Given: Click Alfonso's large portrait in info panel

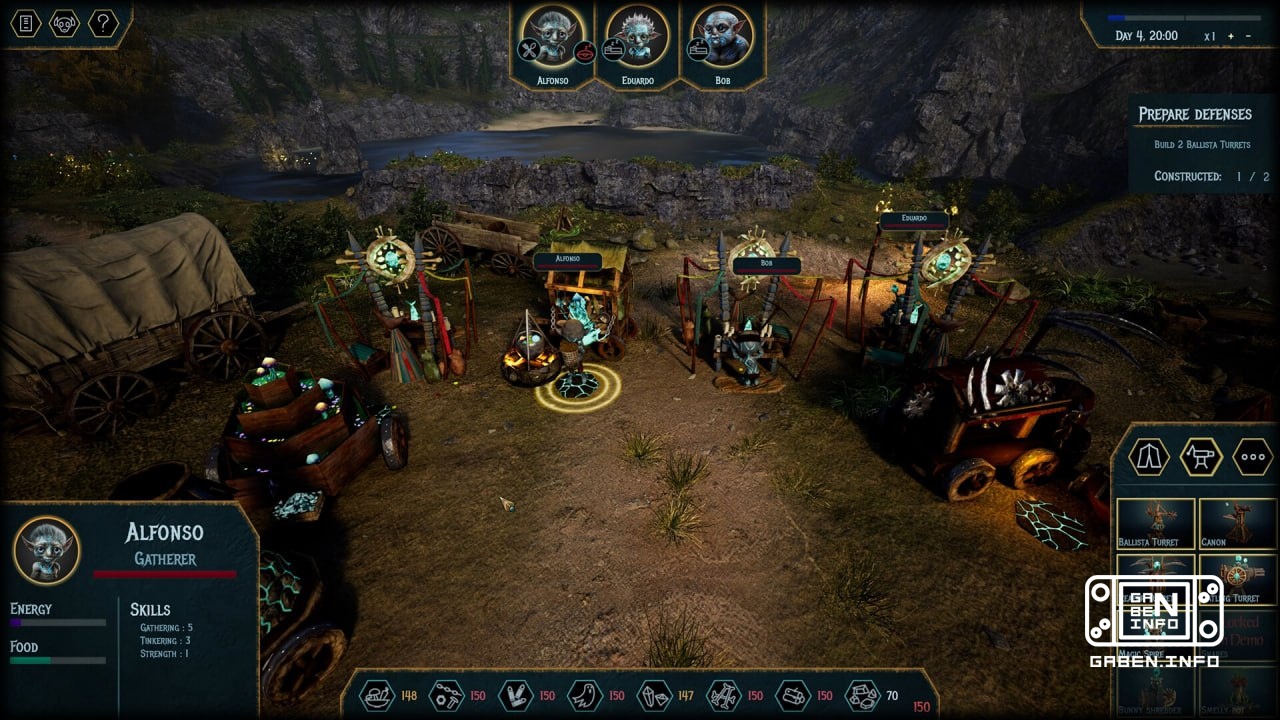Looking at the screenshot, I should tap(47, 550).
